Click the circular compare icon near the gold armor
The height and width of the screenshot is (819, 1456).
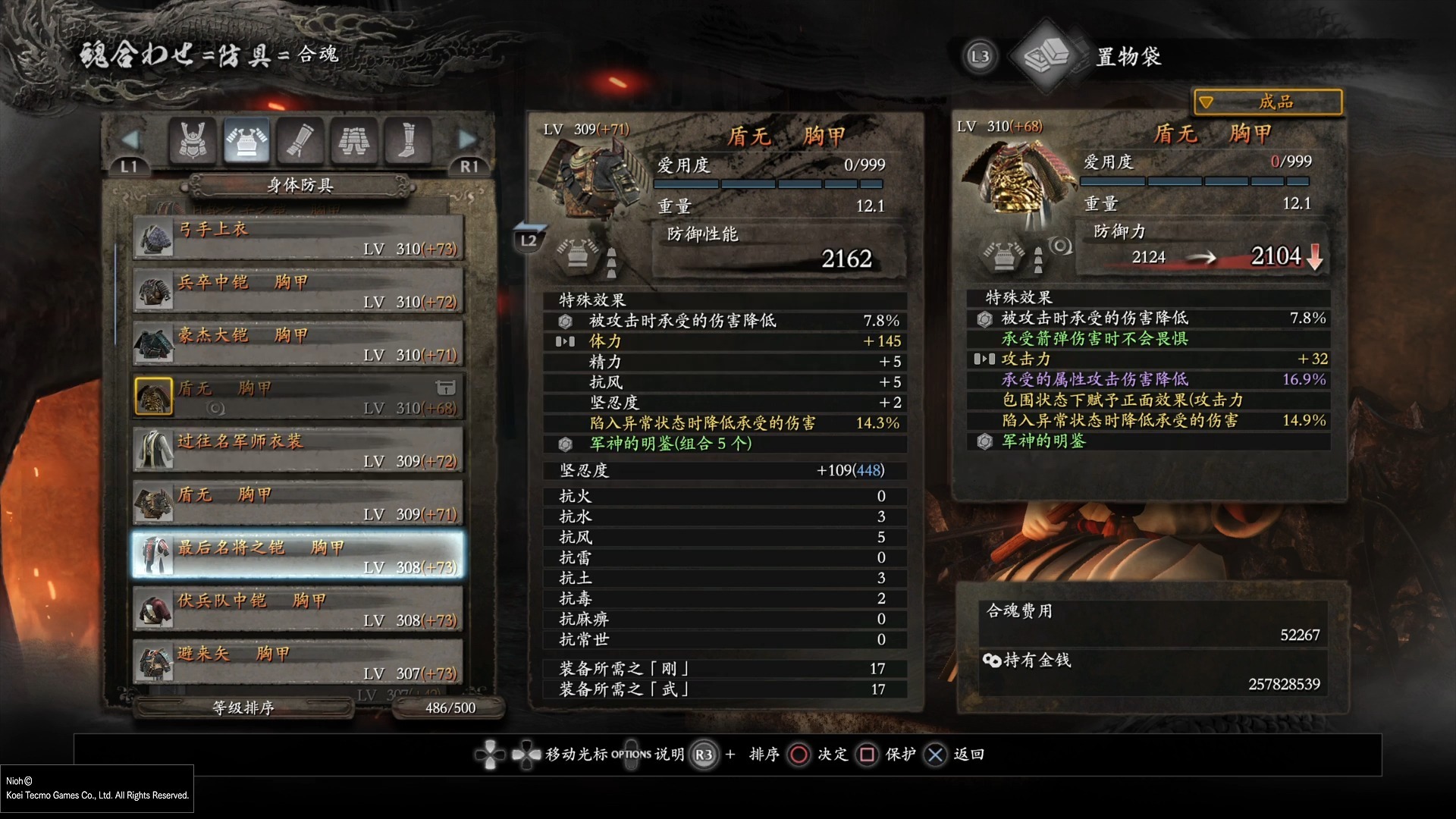coord(1059,244)
